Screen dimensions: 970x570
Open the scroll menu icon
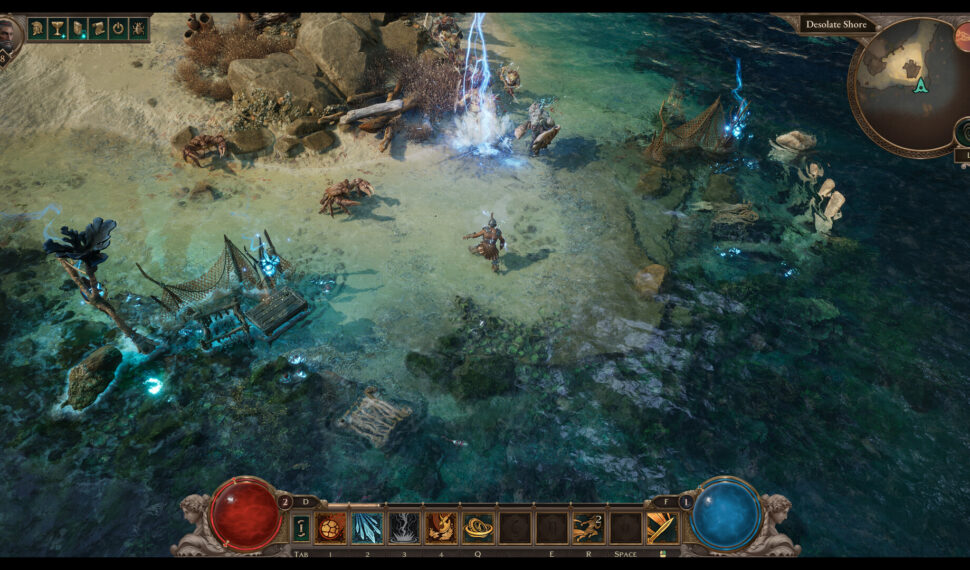point(98,28)
